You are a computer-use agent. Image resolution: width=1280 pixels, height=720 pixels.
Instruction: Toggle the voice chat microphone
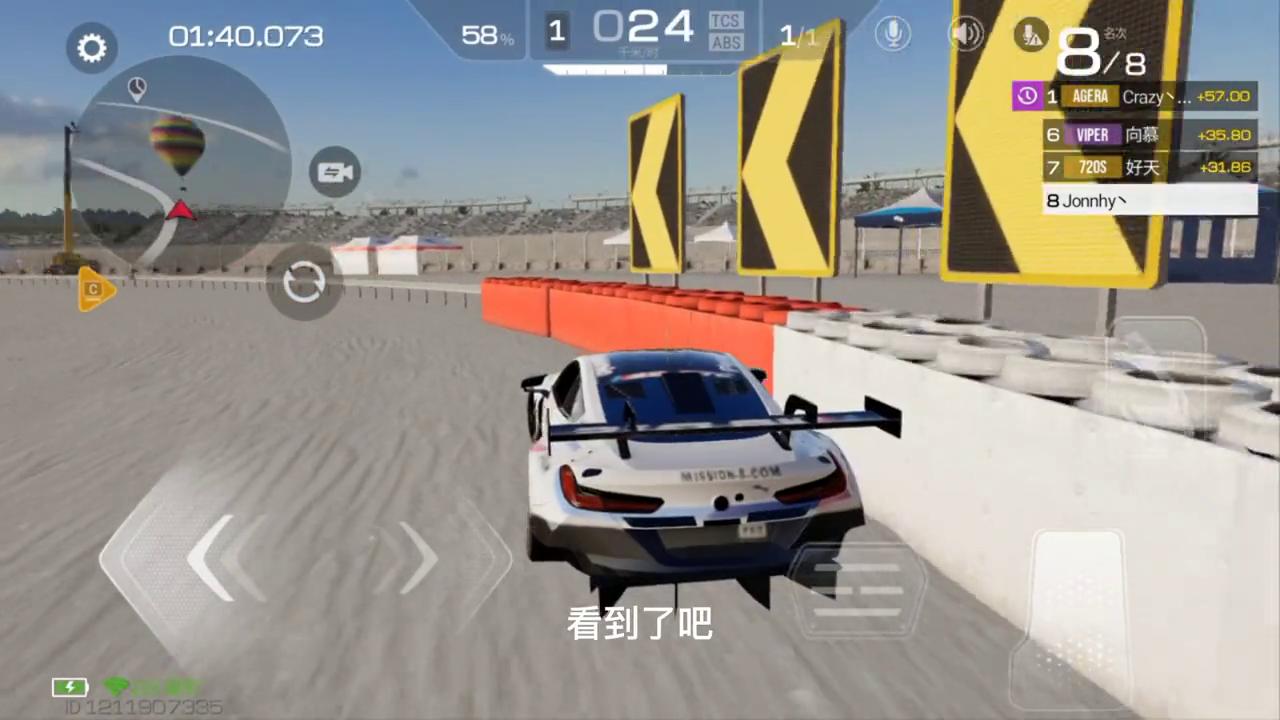pyautogui.click(x=893, y=33)
